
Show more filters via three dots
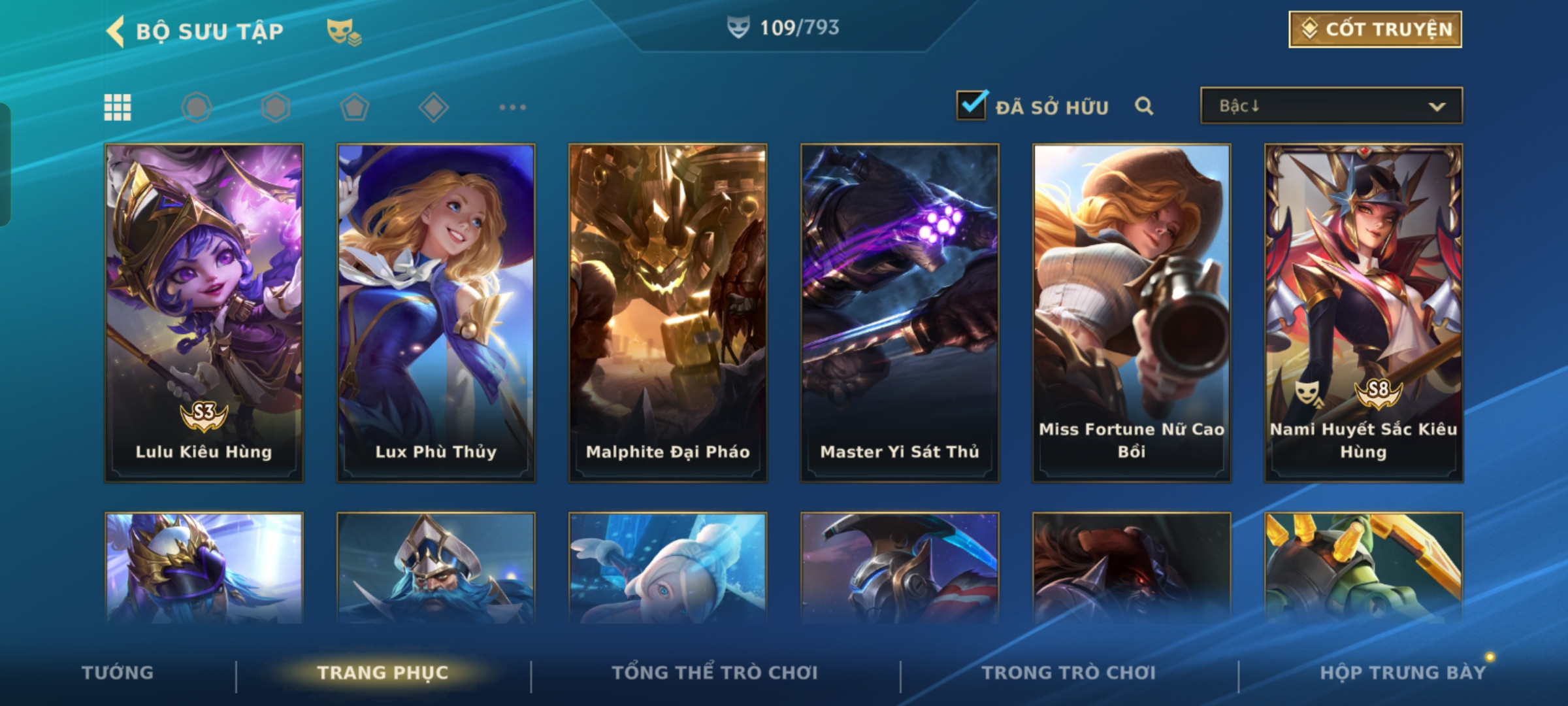pyautogui.click(x=512, y=107)
